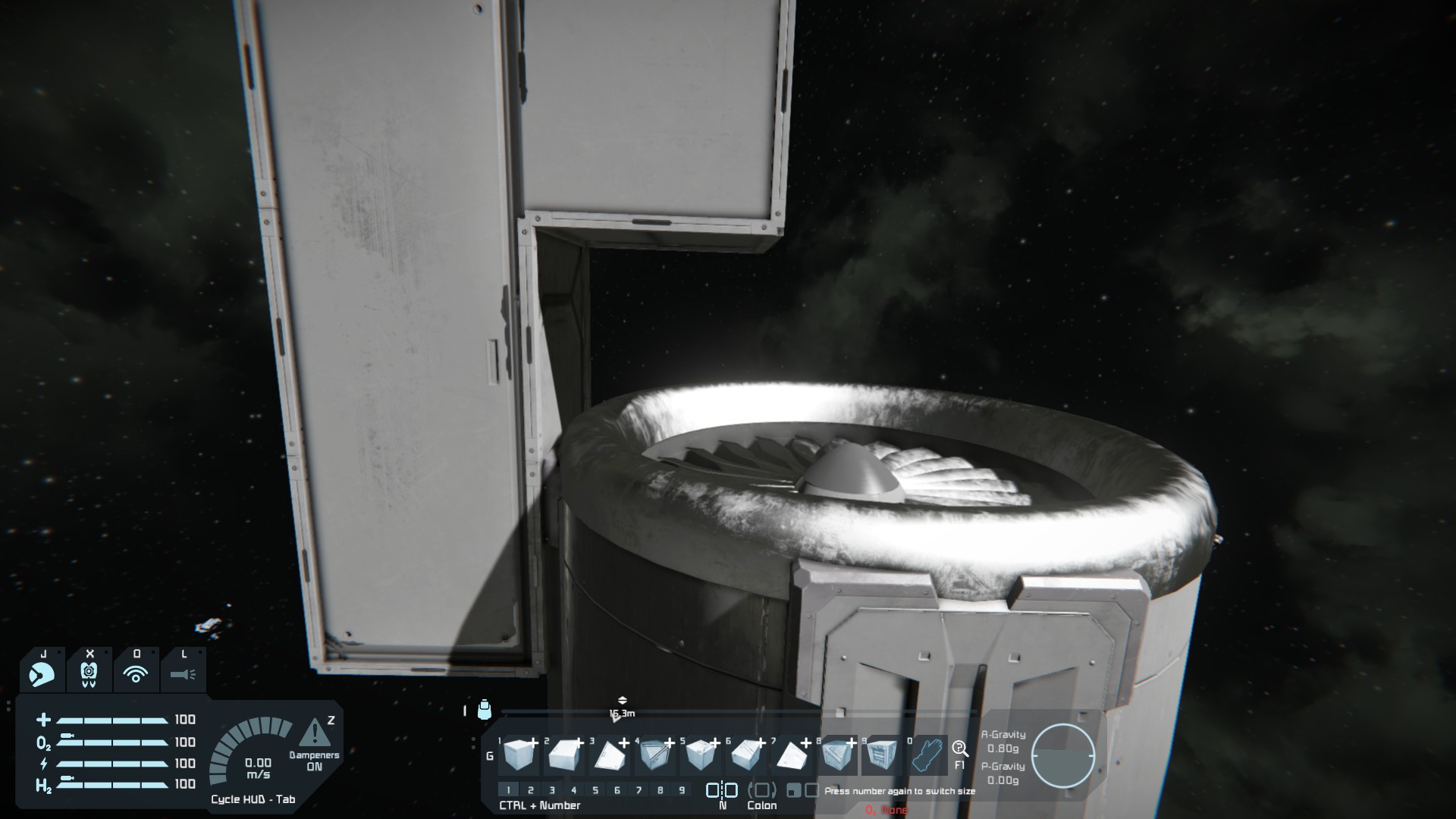
Task: Select the armor corner in toolbar slot 3
Action: [610, 755]
